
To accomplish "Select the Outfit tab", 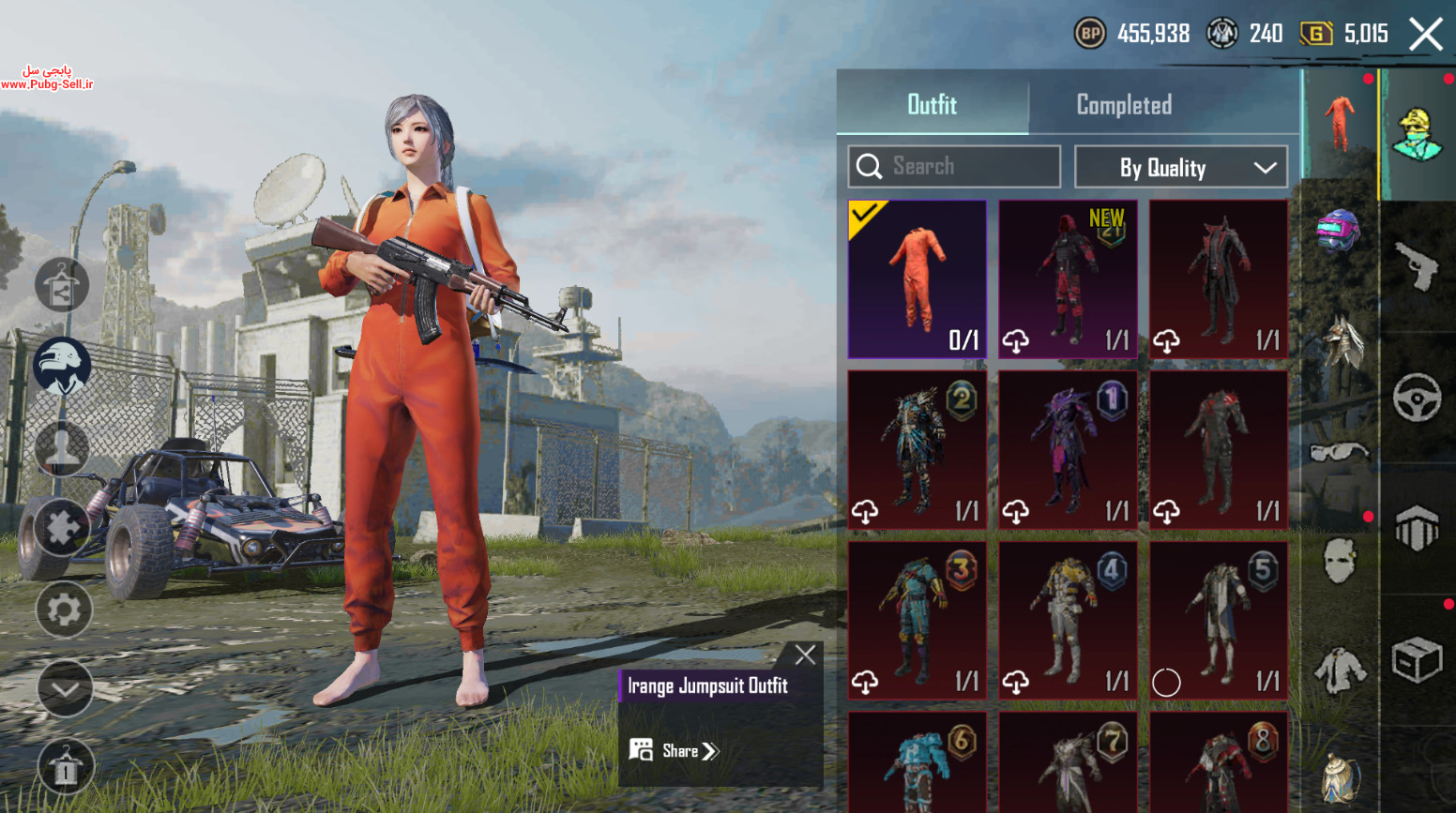I will click(x=932, y=105).
